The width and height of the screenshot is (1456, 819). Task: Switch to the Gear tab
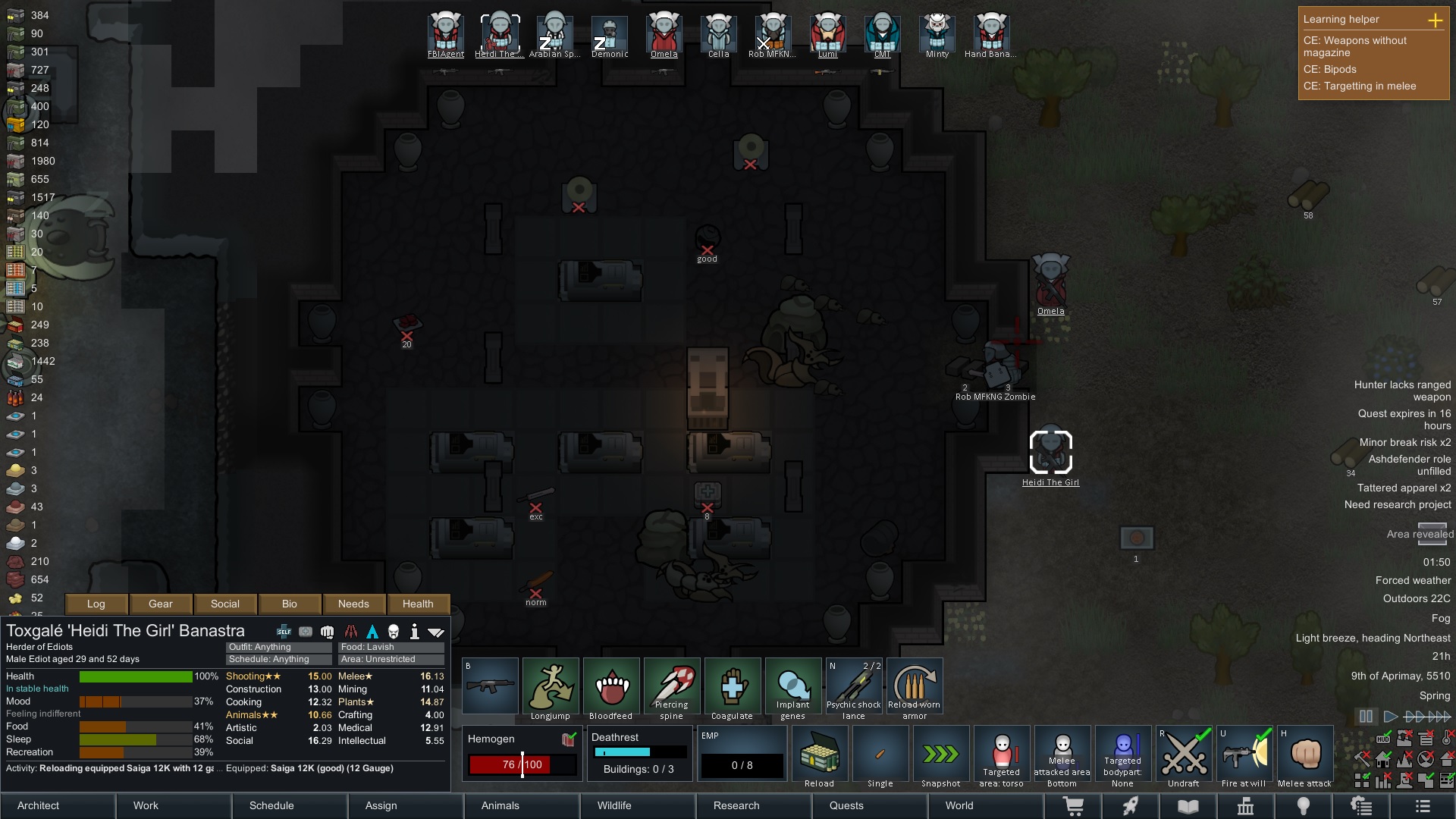[x=160, y=604]
